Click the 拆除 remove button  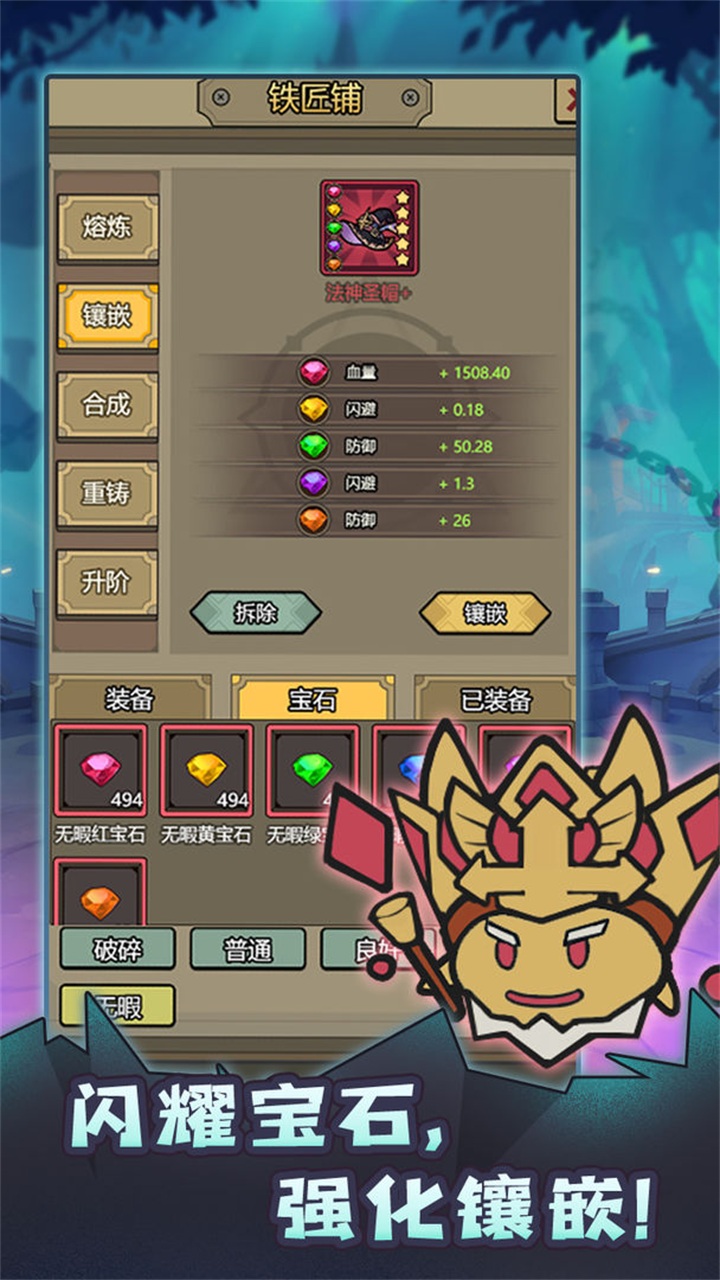(x=255, y=613)
